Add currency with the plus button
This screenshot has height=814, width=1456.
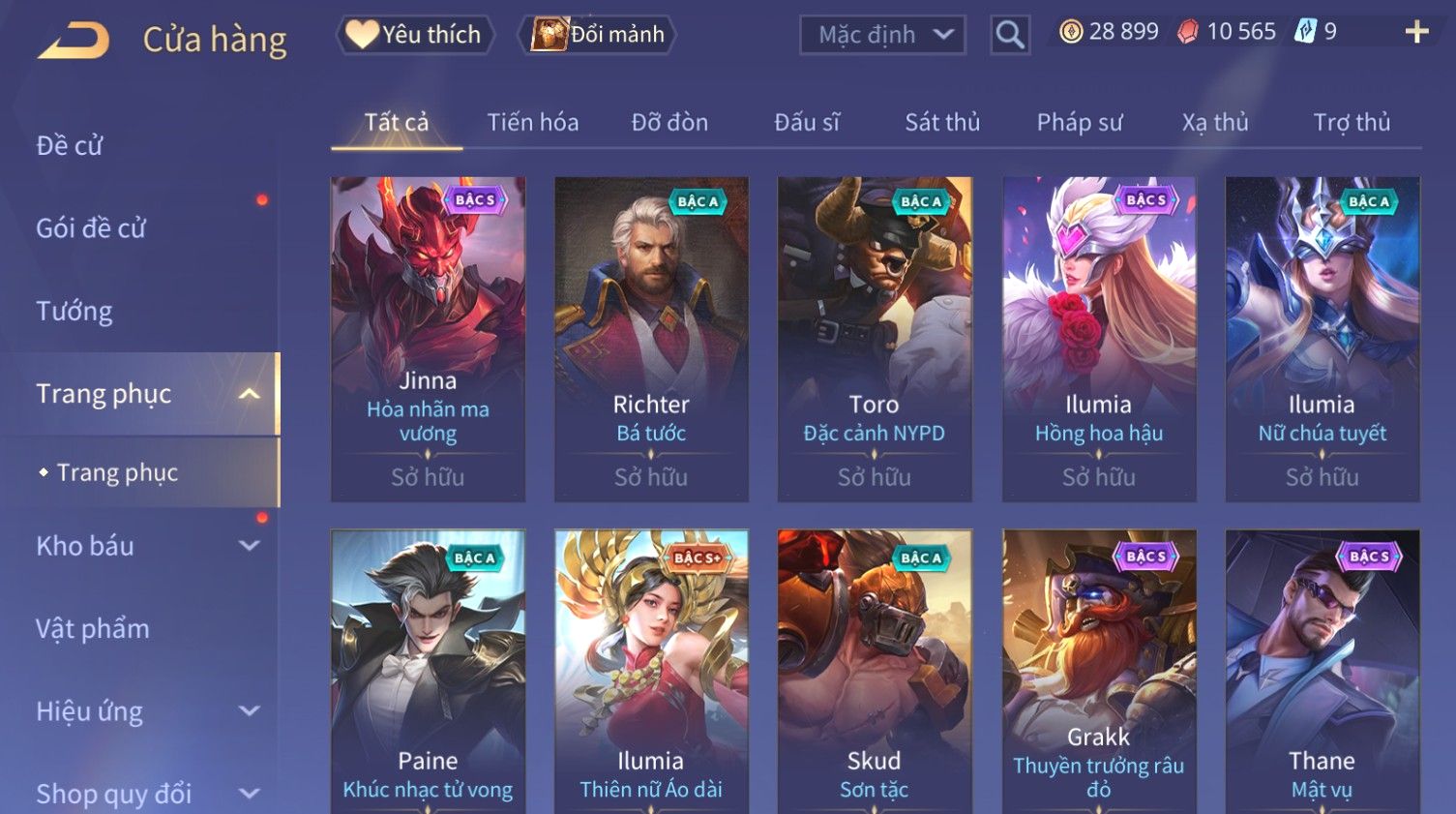pos(1416,32)
